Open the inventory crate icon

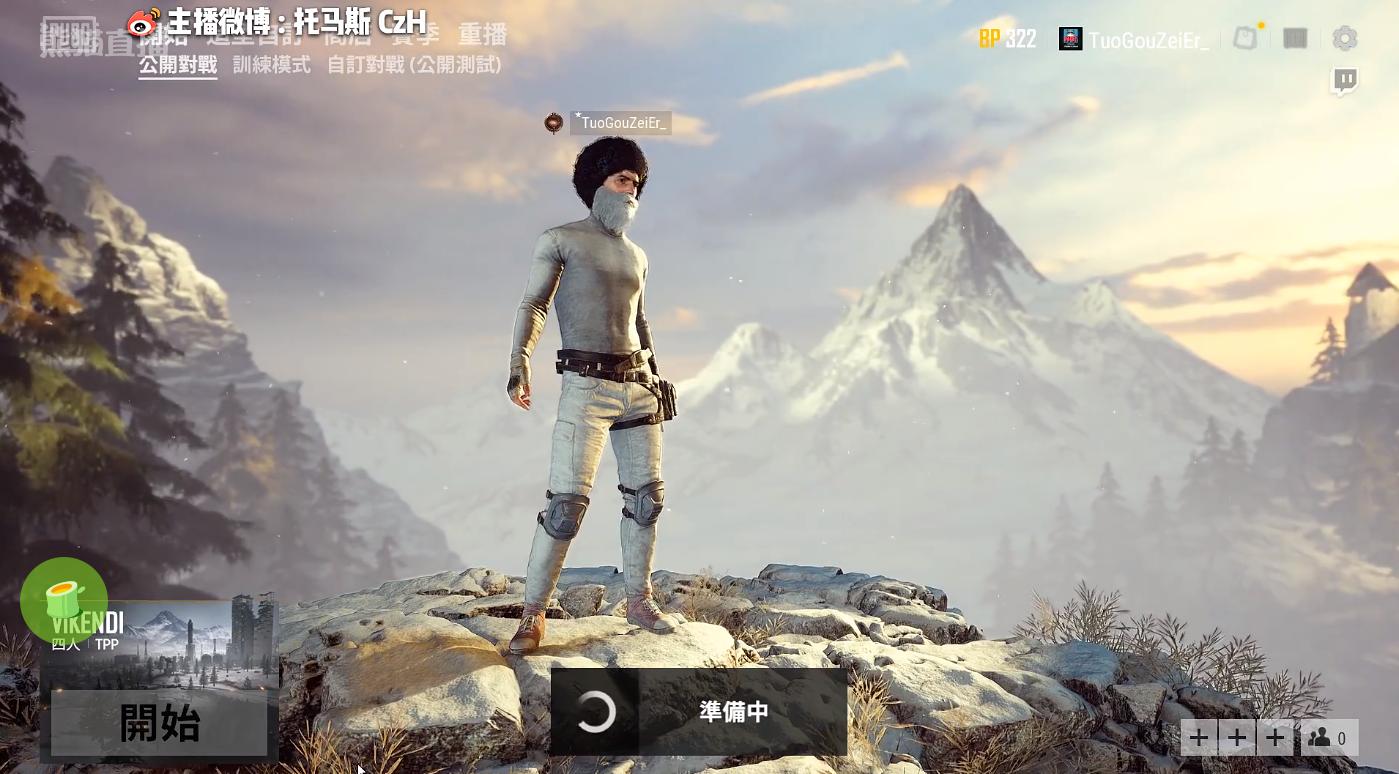click(x=1295, y=38)
